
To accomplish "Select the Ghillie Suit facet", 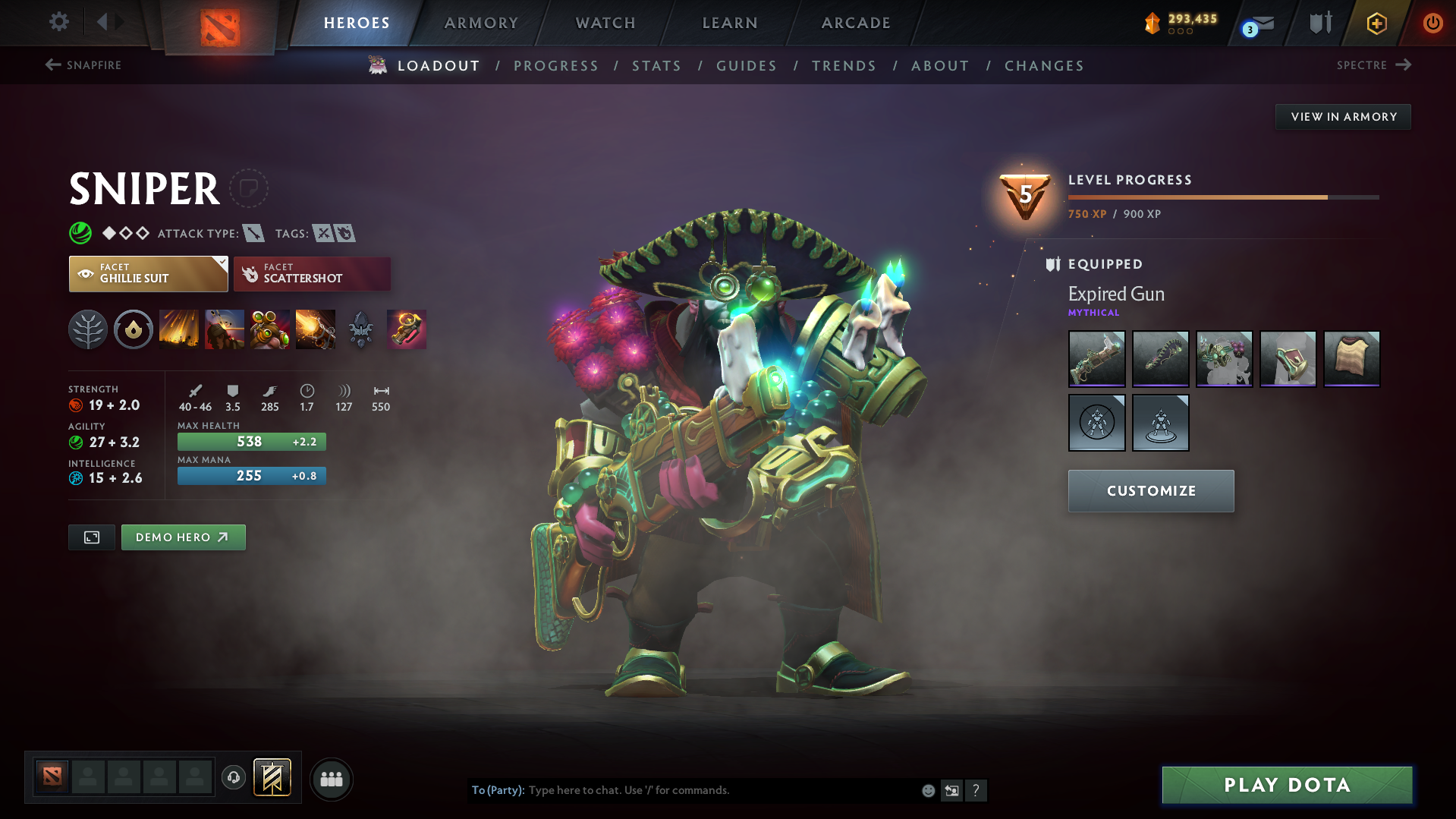I will click(x=148, y=273).
